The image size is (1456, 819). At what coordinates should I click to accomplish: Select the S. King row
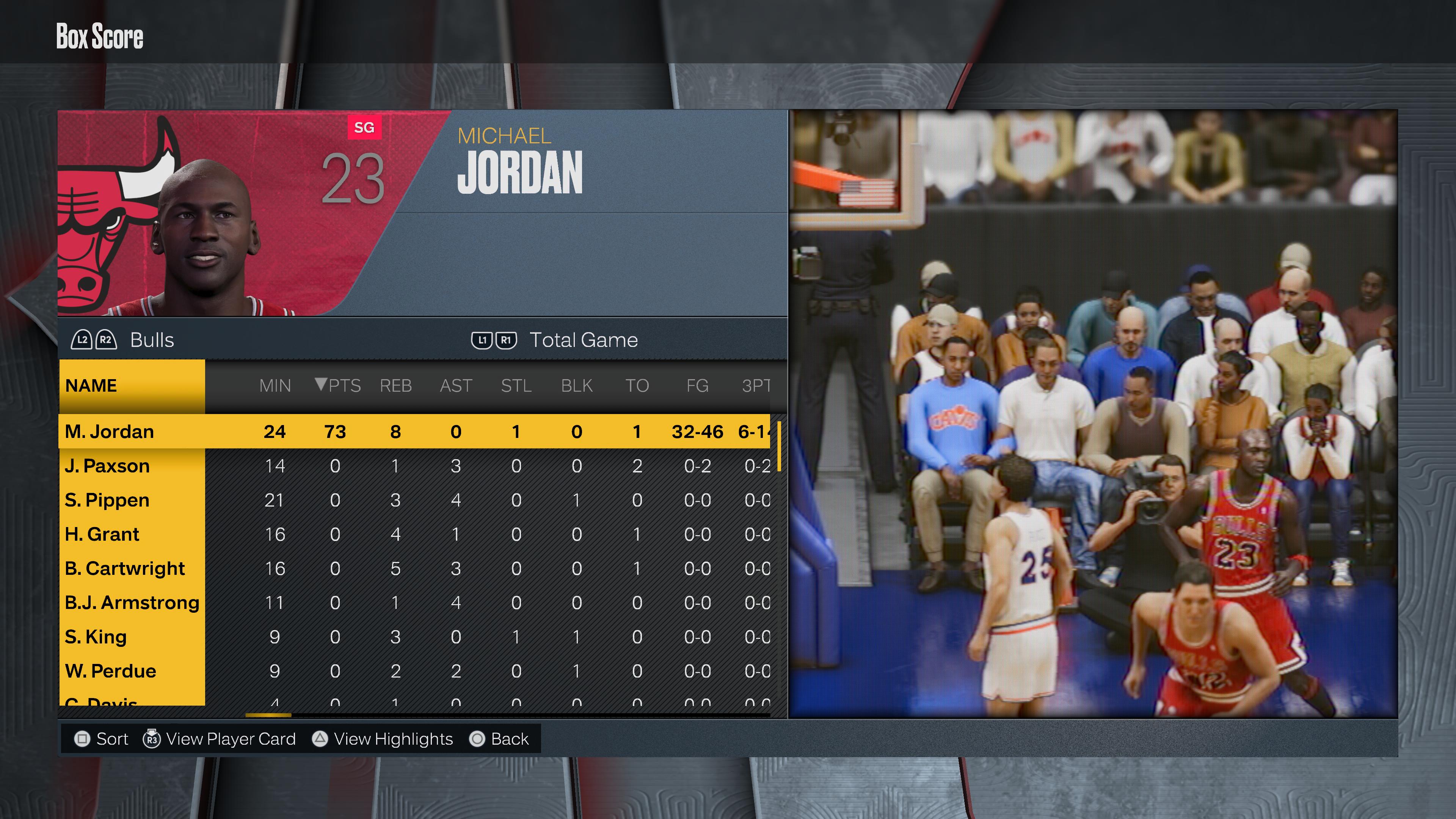pyautogui.click(x=96, y=637)
